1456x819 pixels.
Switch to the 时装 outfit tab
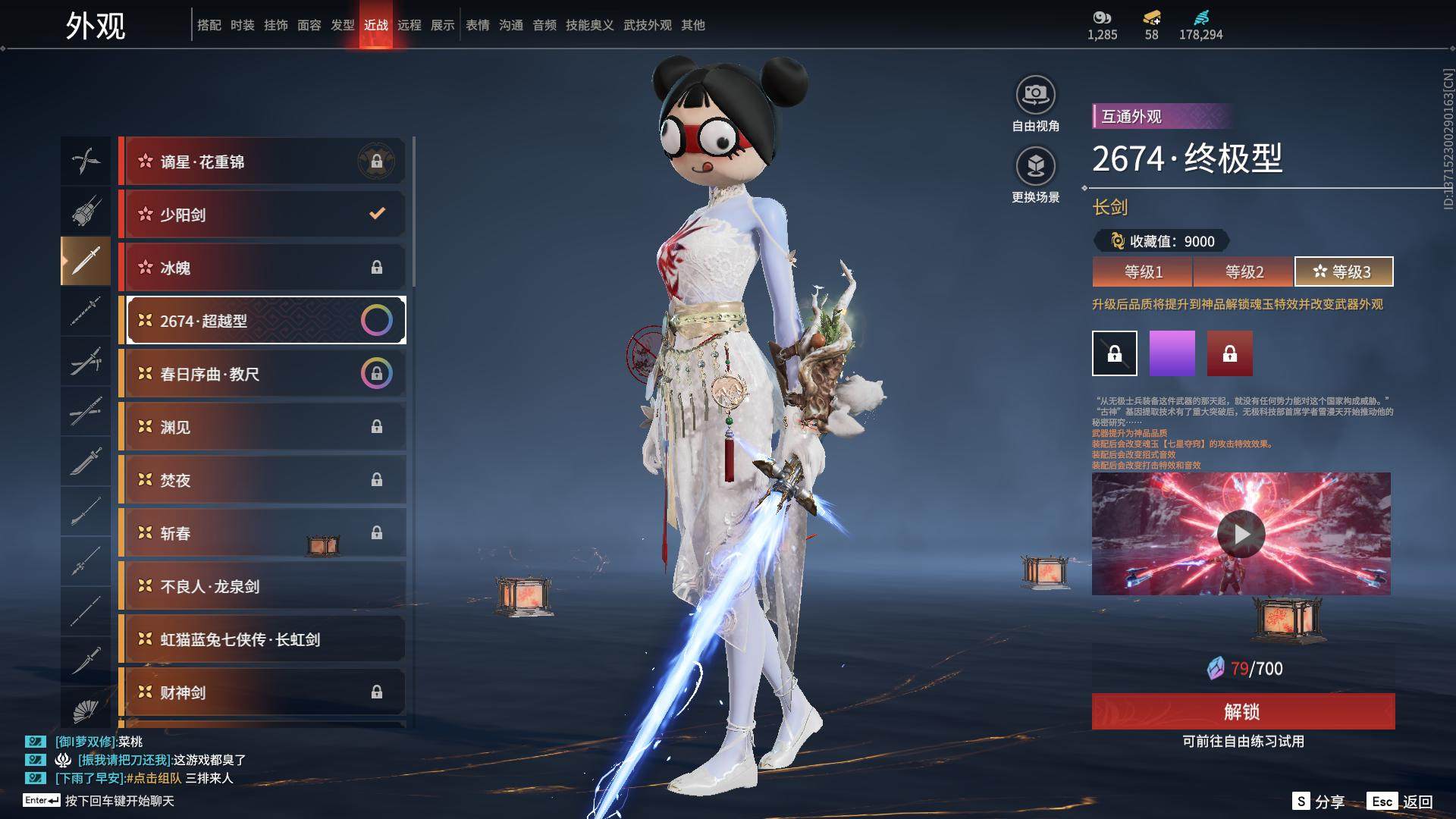tap(243, 25)
